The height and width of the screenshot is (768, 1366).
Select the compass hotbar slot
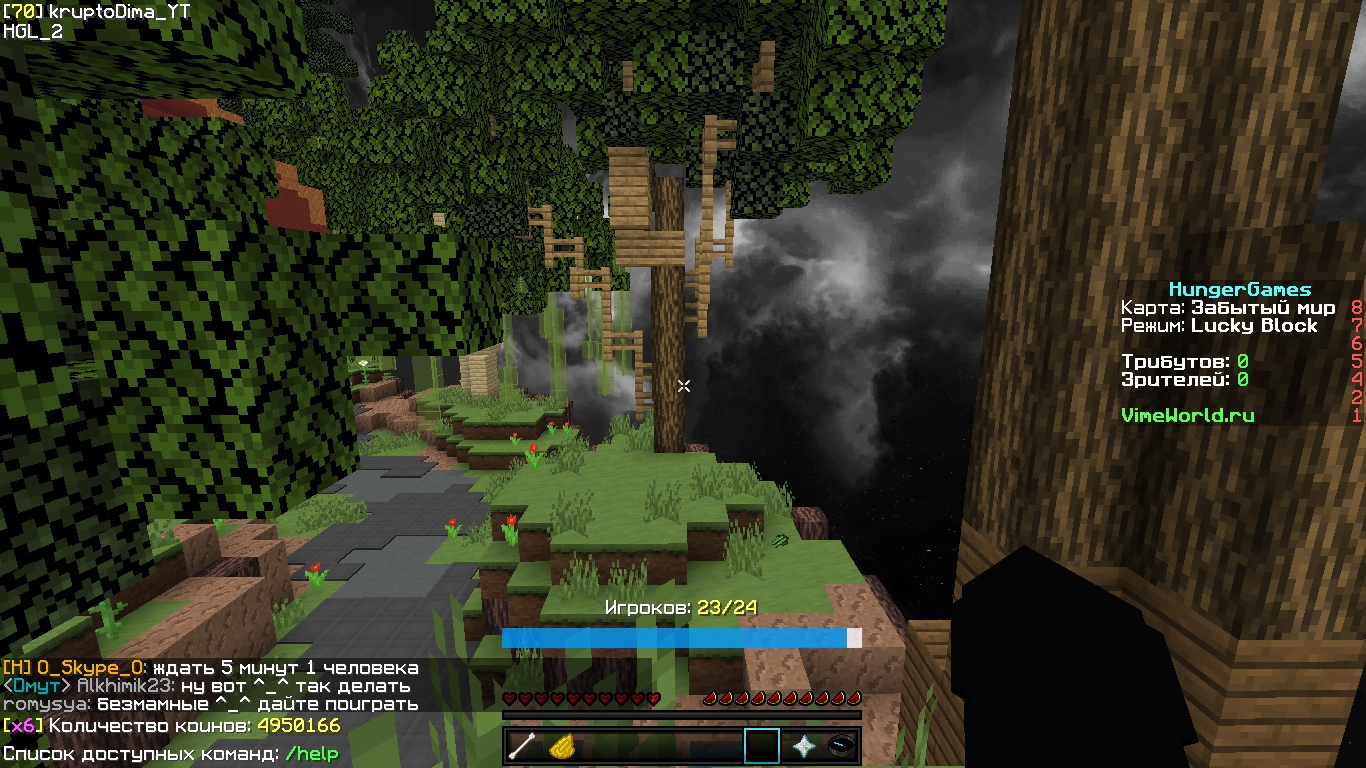pyautogui.click(x=841, y=746)
